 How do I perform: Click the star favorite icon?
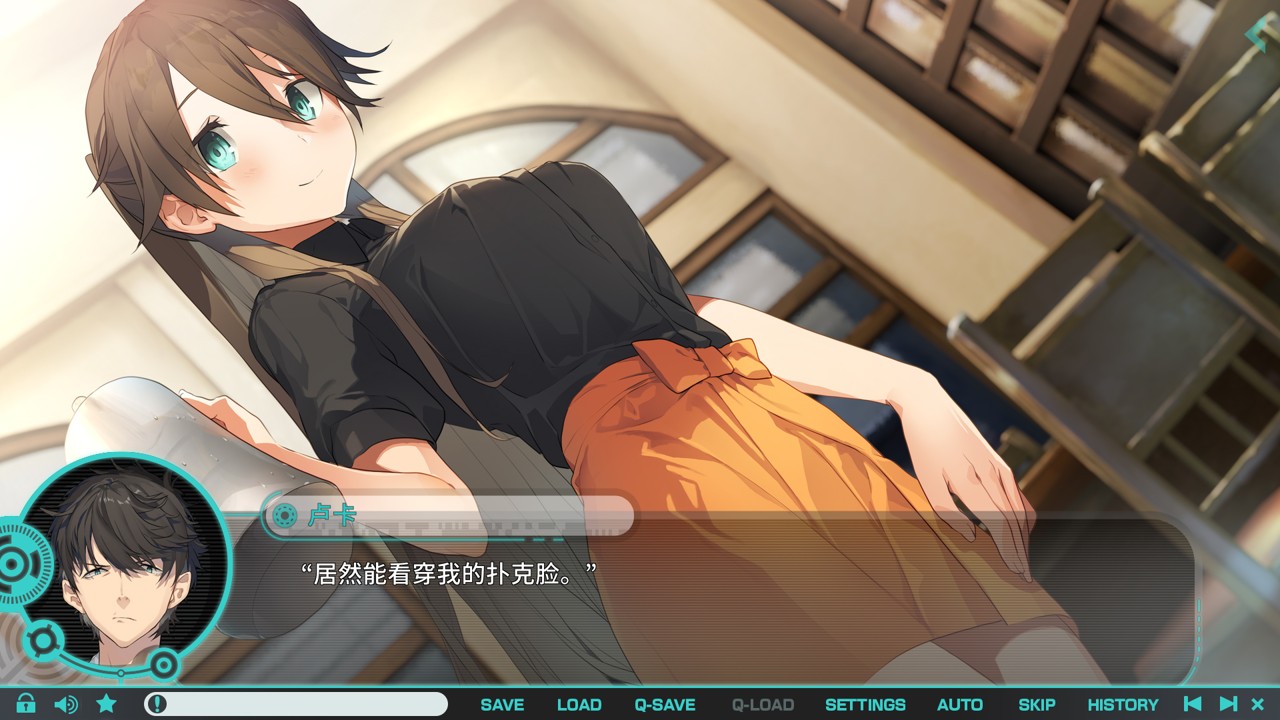[x=106, y=704]
